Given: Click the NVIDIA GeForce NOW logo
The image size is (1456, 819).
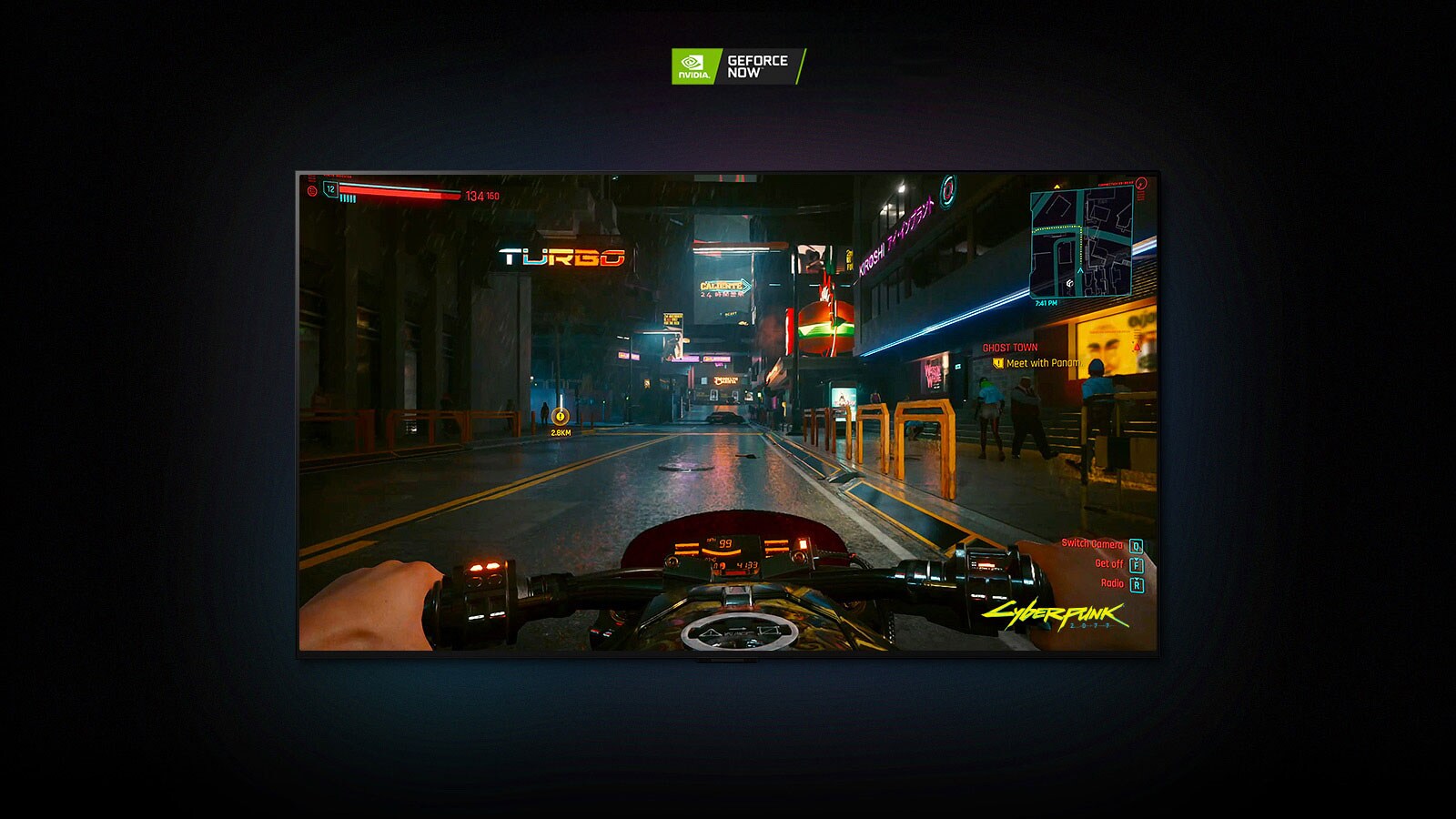Looking at the screenshot, I should [739, 64].
